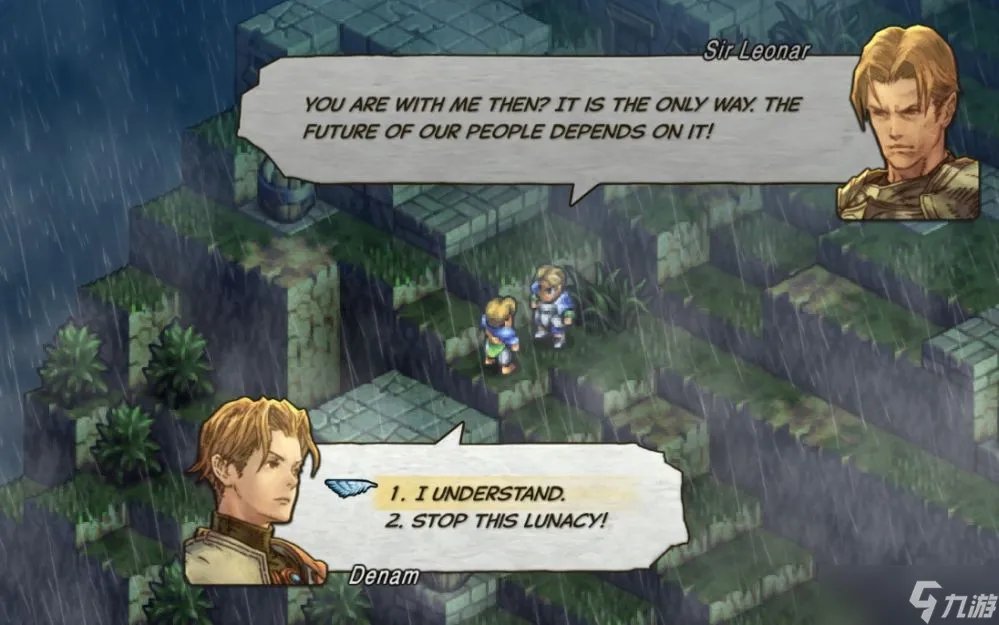This screenshot has width=999, height=625.
Task: Select the "Stop this lunacy!" reply
Action: click(498, 521)
